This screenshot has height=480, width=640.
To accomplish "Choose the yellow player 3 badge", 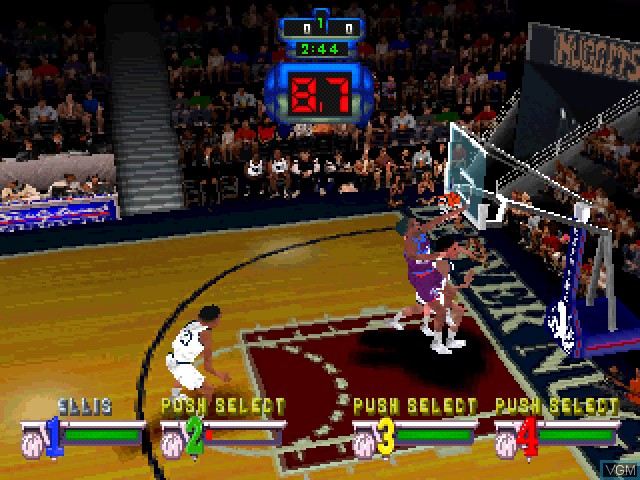I will point(384,435).
